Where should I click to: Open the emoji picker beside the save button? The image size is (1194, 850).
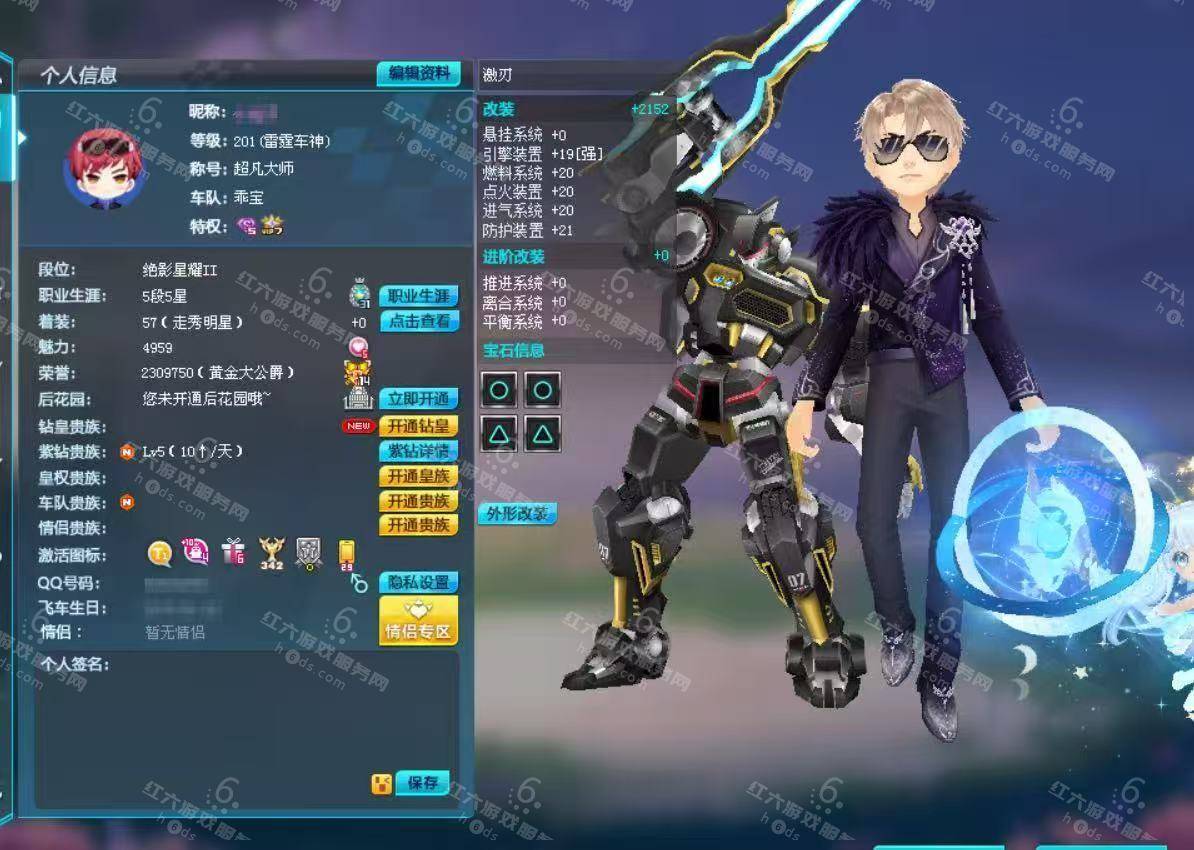point(381,784)
